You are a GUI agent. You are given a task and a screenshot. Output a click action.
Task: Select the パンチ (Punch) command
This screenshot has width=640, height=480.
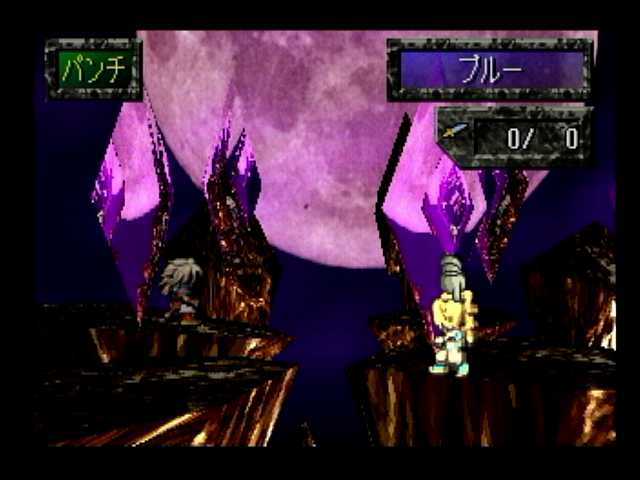point(94,69)
